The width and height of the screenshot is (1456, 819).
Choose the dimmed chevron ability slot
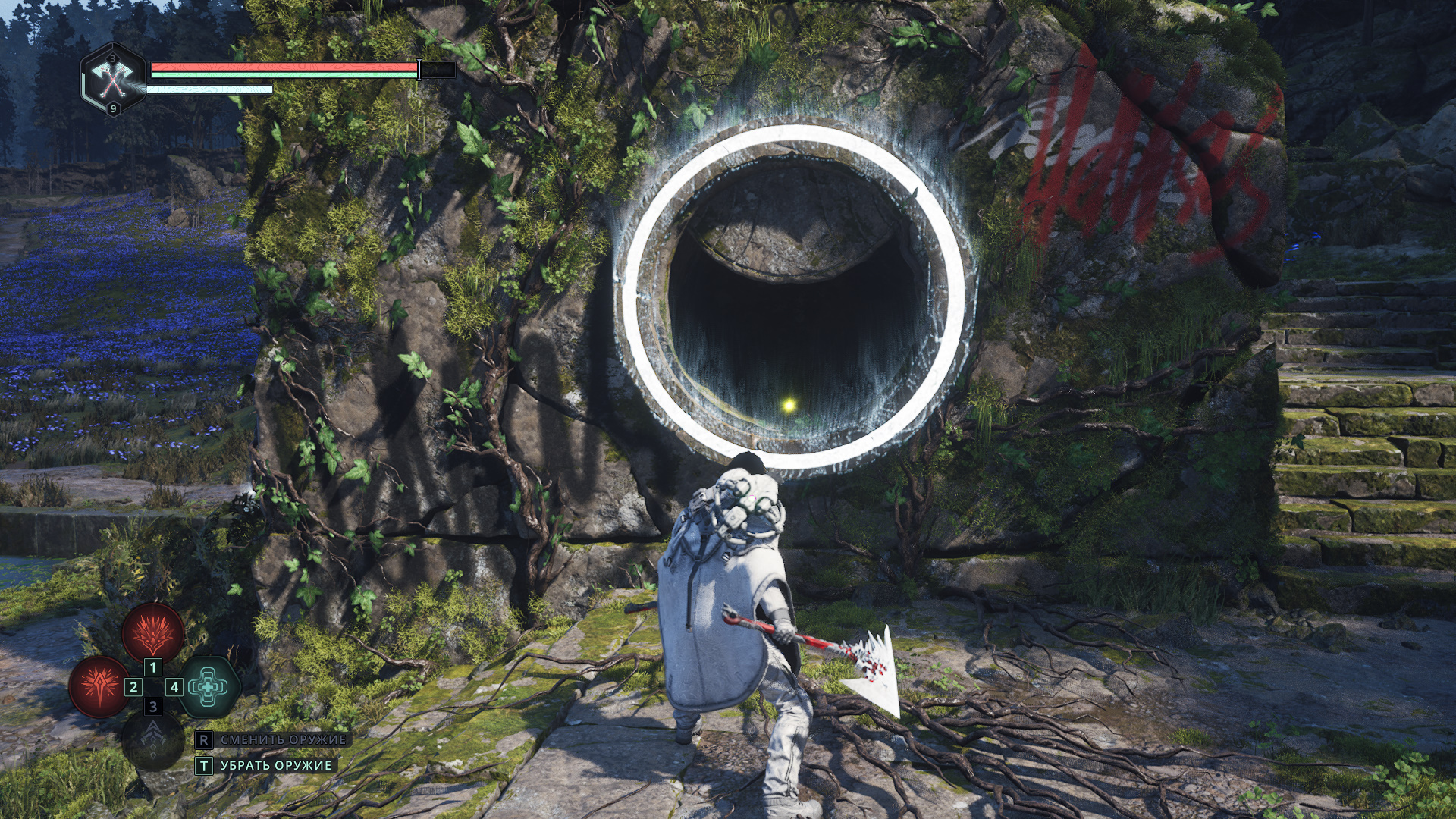(x=153, y=741)
